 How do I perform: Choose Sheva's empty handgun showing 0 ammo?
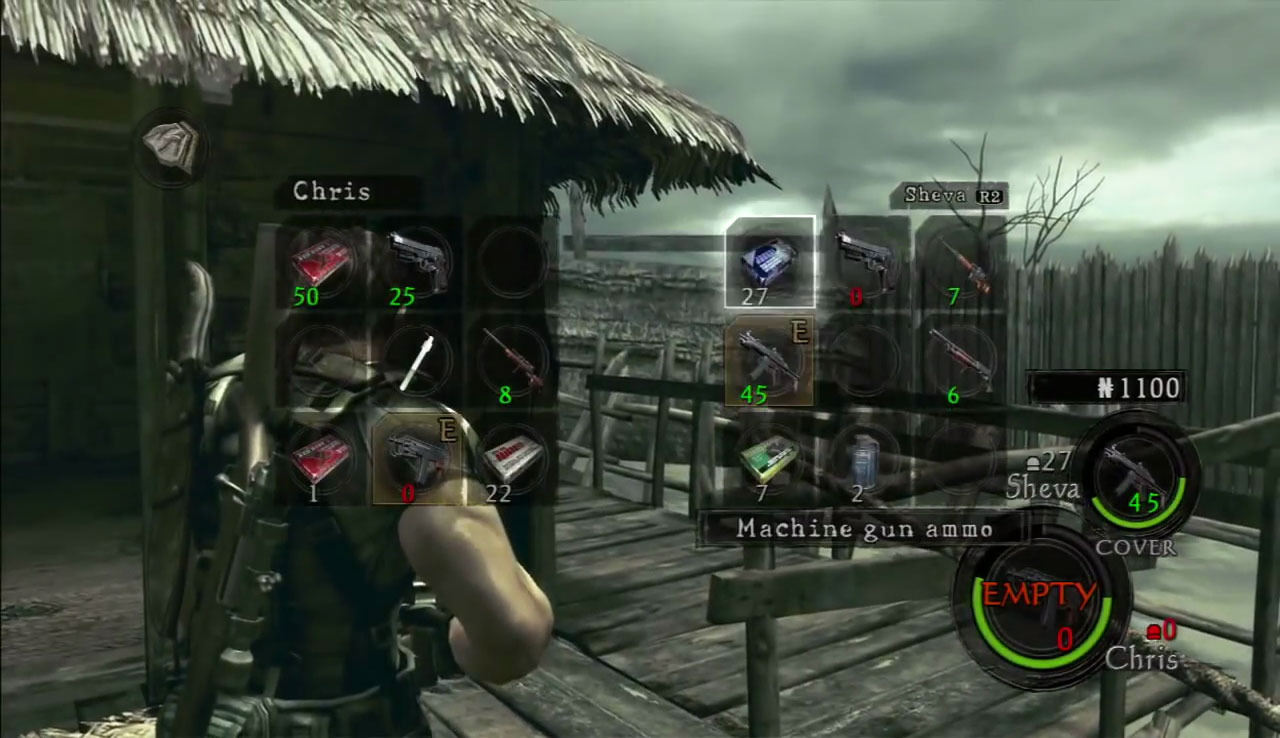[865, 261]
